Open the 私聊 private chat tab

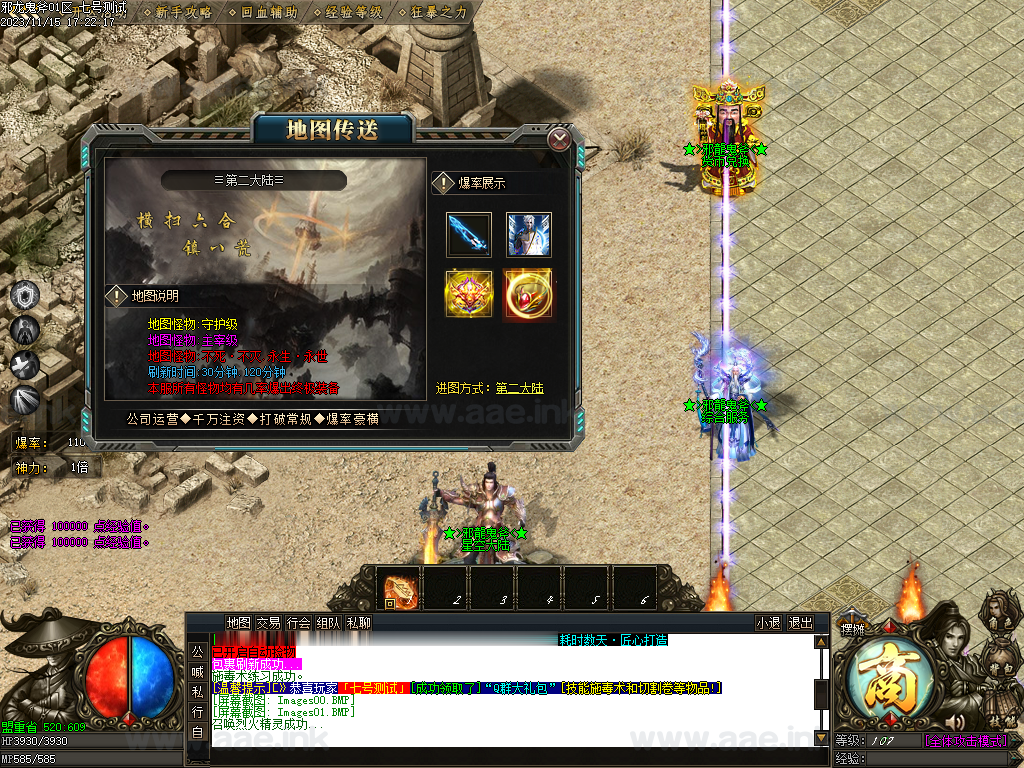pyautogui.click(x=358, y=622)
